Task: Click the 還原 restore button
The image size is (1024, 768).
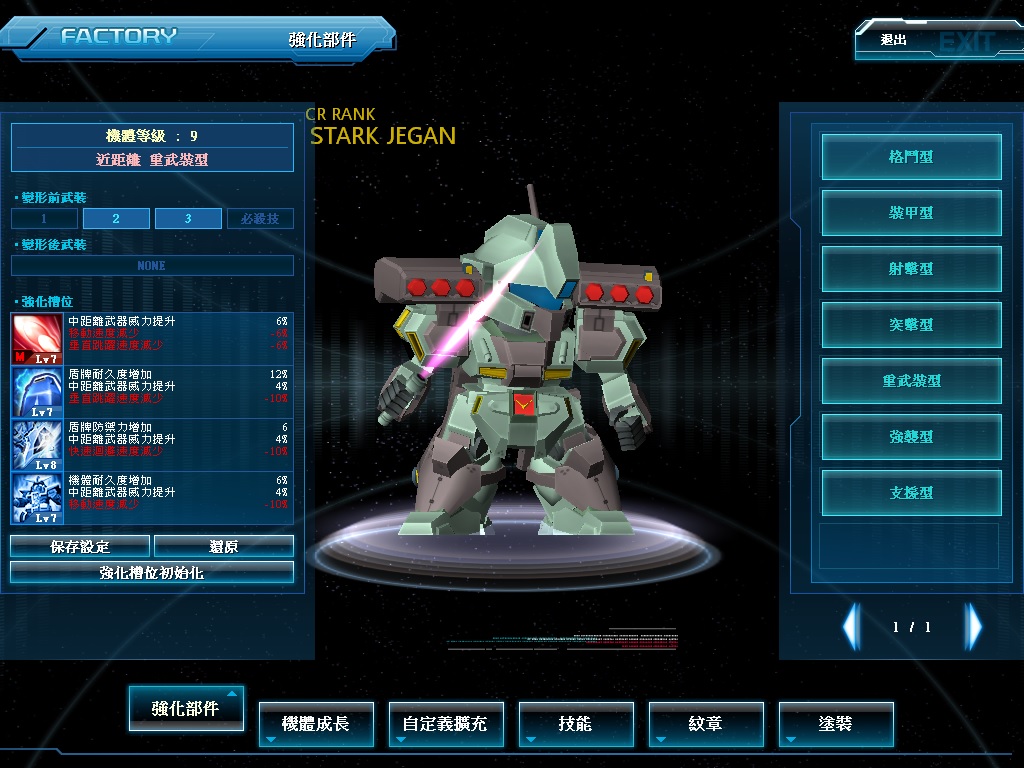Action: (x=224, y=547)
